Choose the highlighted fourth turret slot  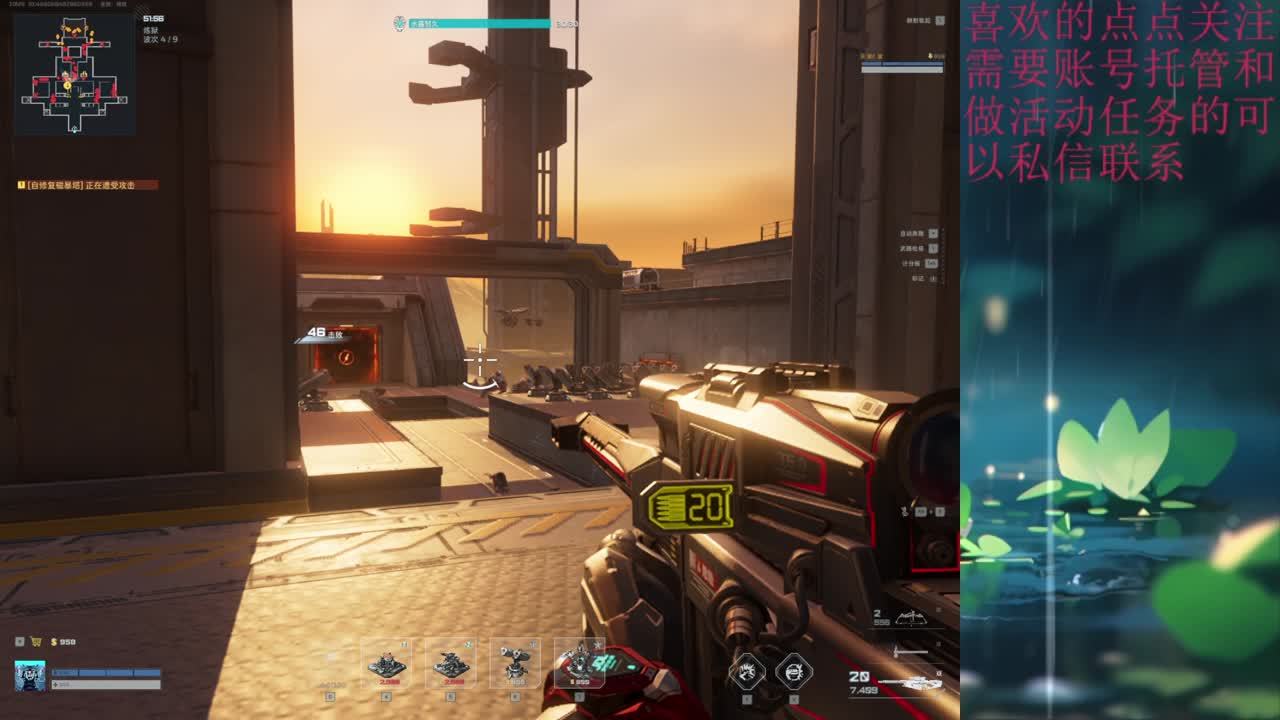[579, 663]
